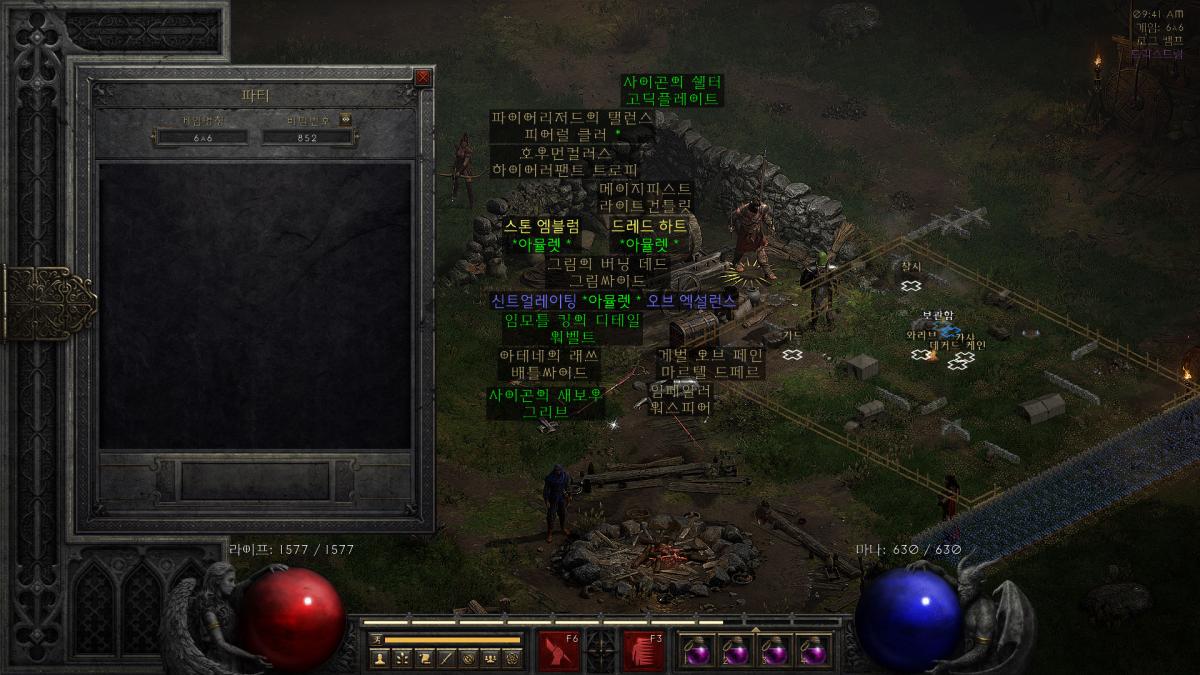Use the purple potion in belt slot 4
This screenshot has height=675, width=1200.
point(814,652)
